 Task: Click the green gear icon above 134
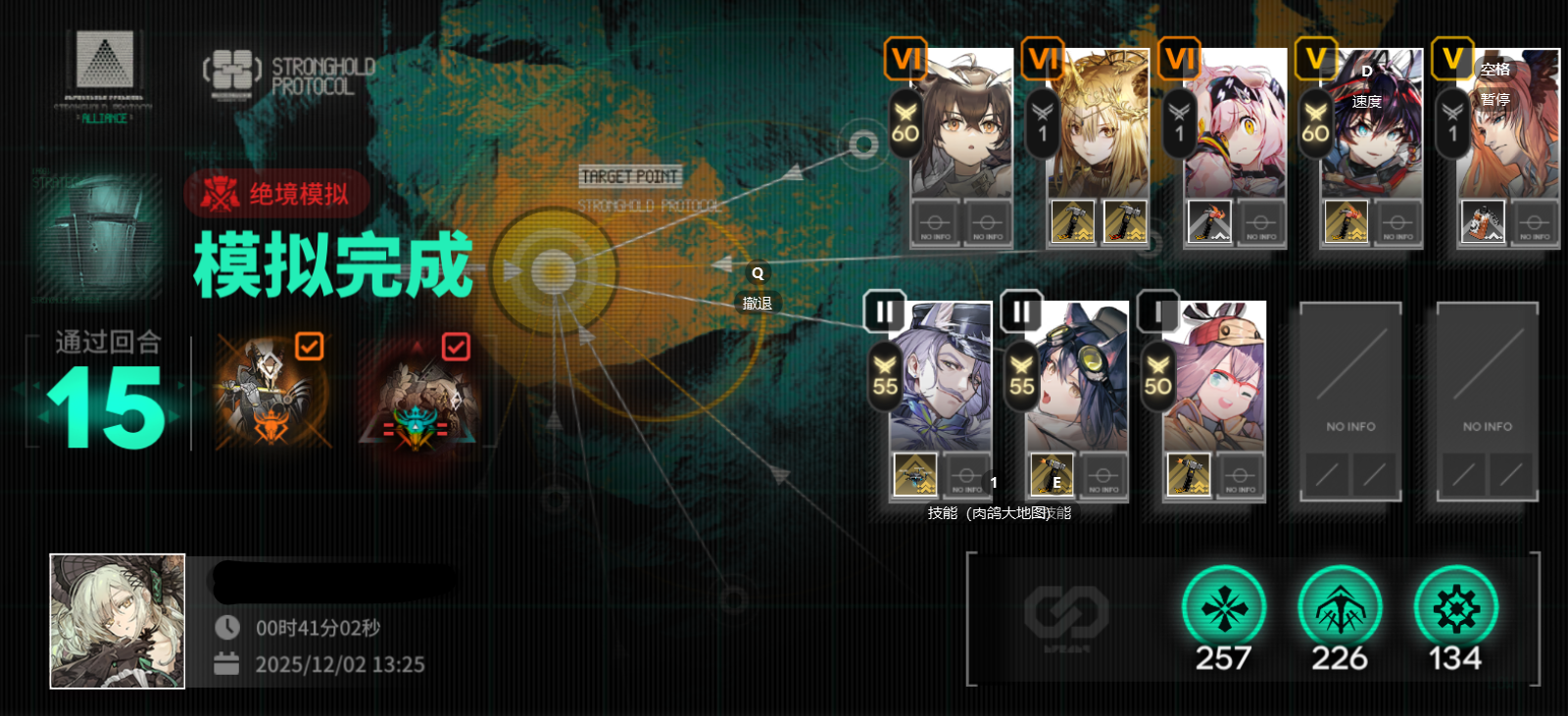click(1456, 608)
